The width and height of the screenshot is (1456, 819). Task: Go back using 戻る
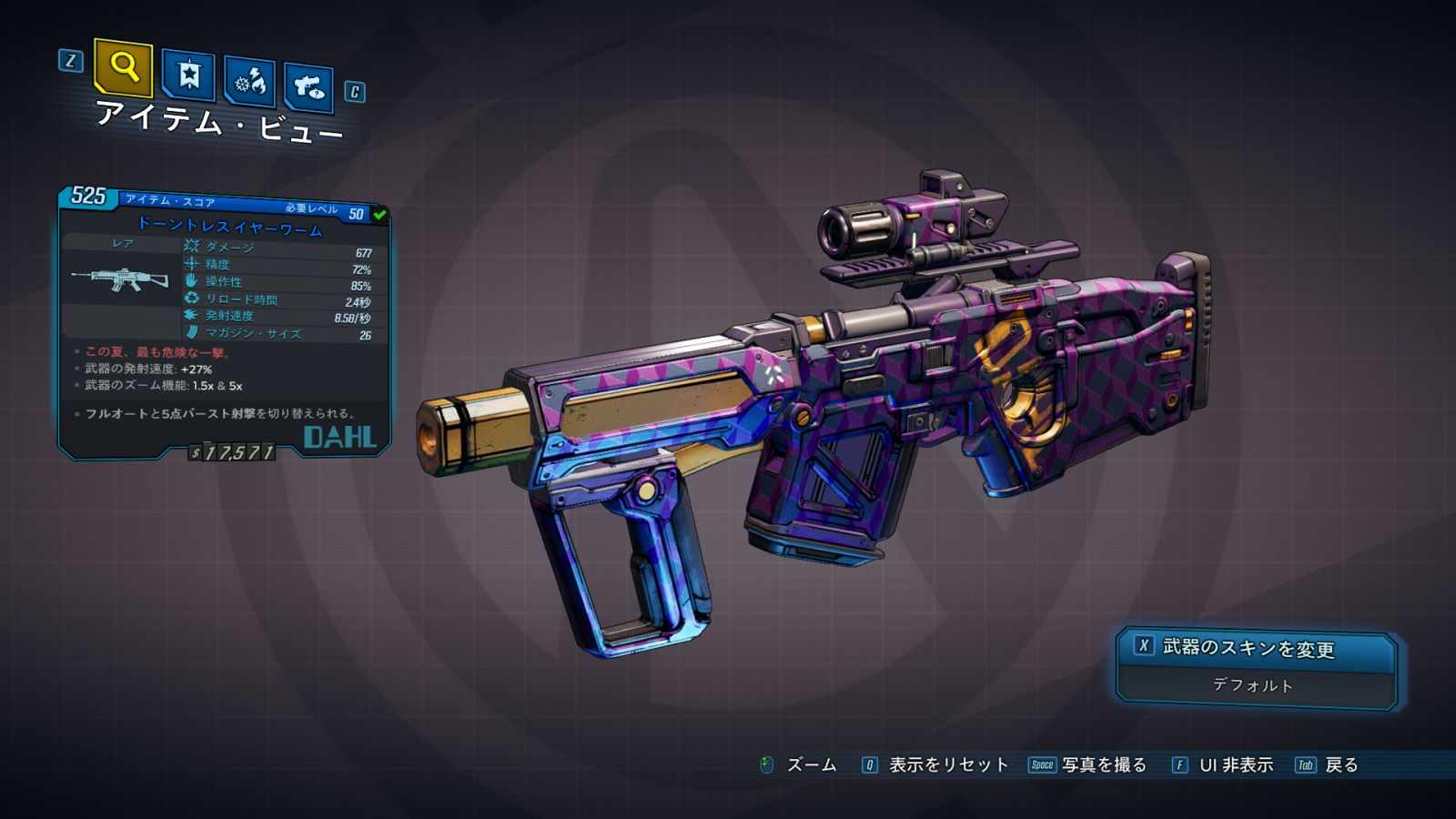pyautogui.click(x=1340, y=765)
